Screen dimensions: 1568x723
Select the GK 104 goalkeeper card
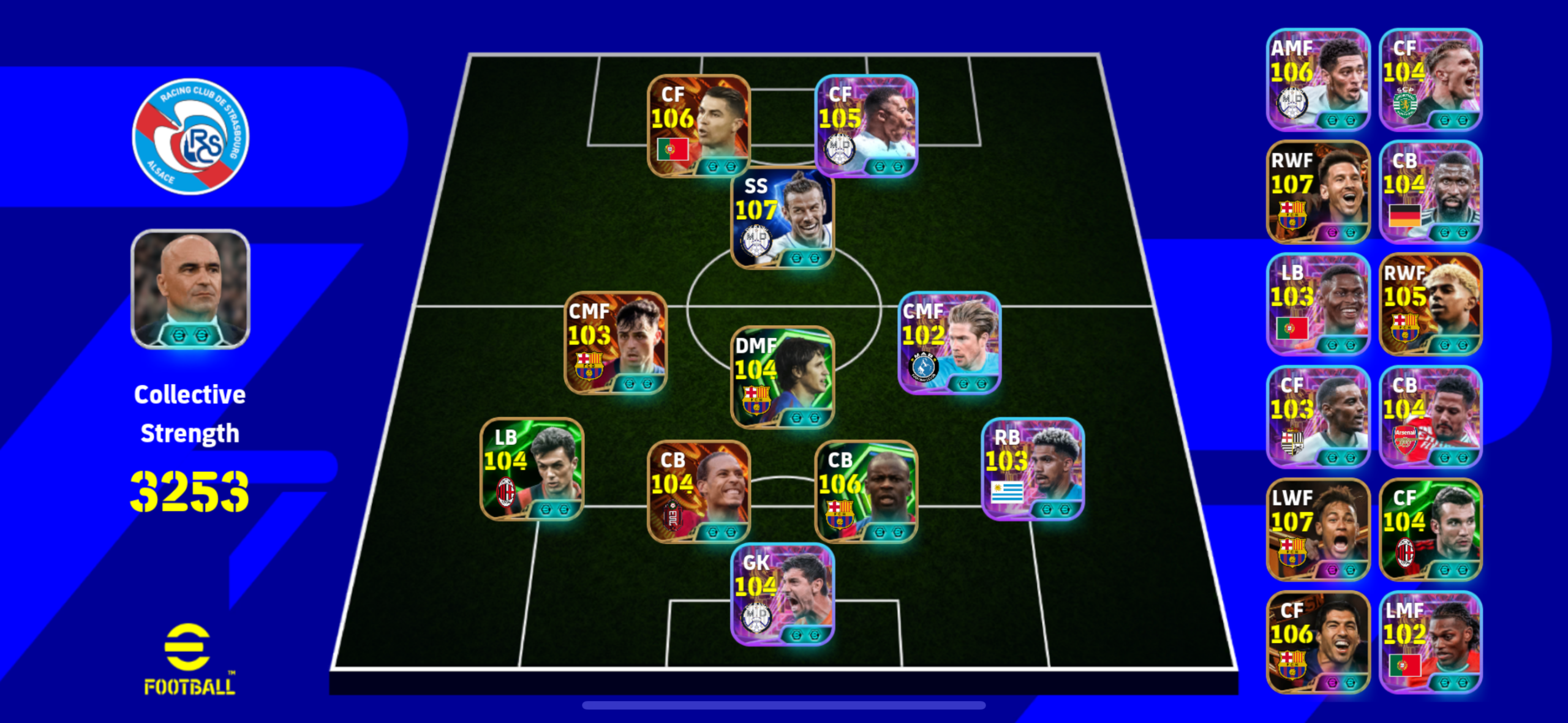(782, 594)
